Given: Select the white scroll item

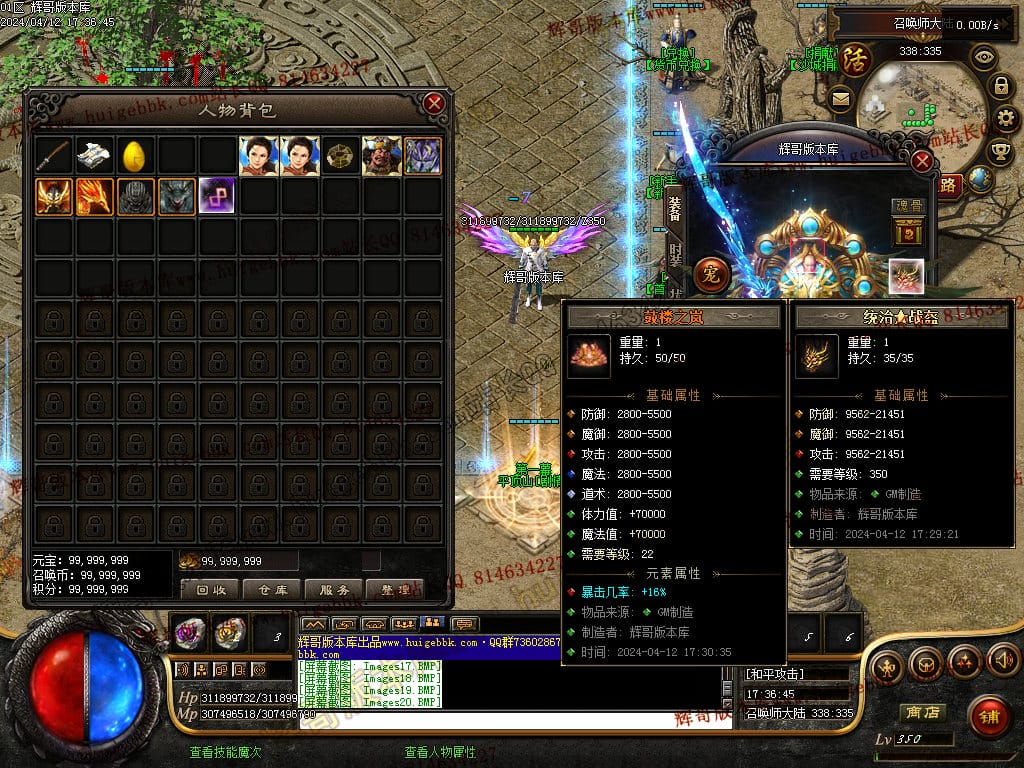Looking at the screenshot, I should coord(94,156).
